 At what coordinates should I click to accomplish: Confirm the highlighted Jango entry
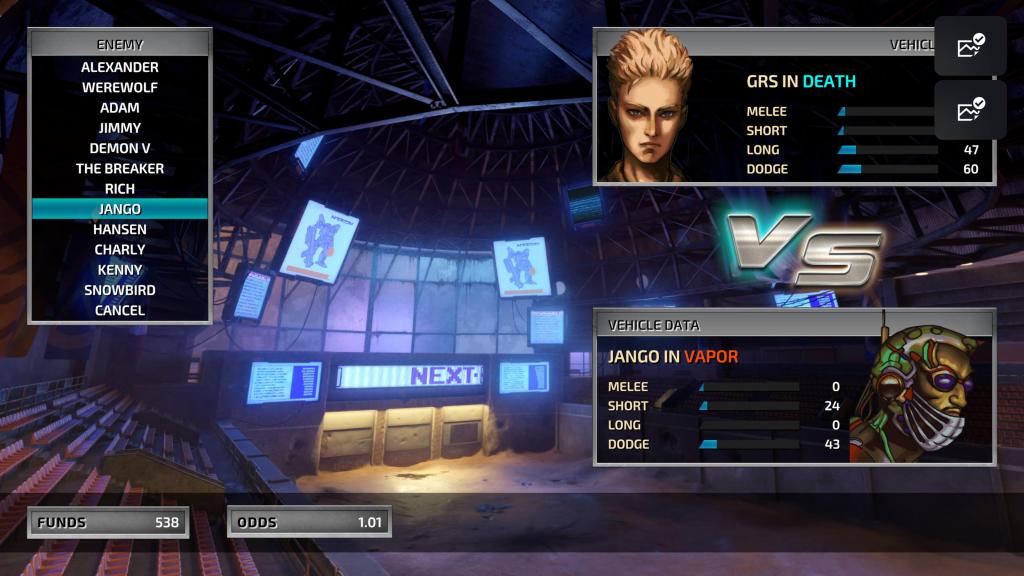pos(120,209)
